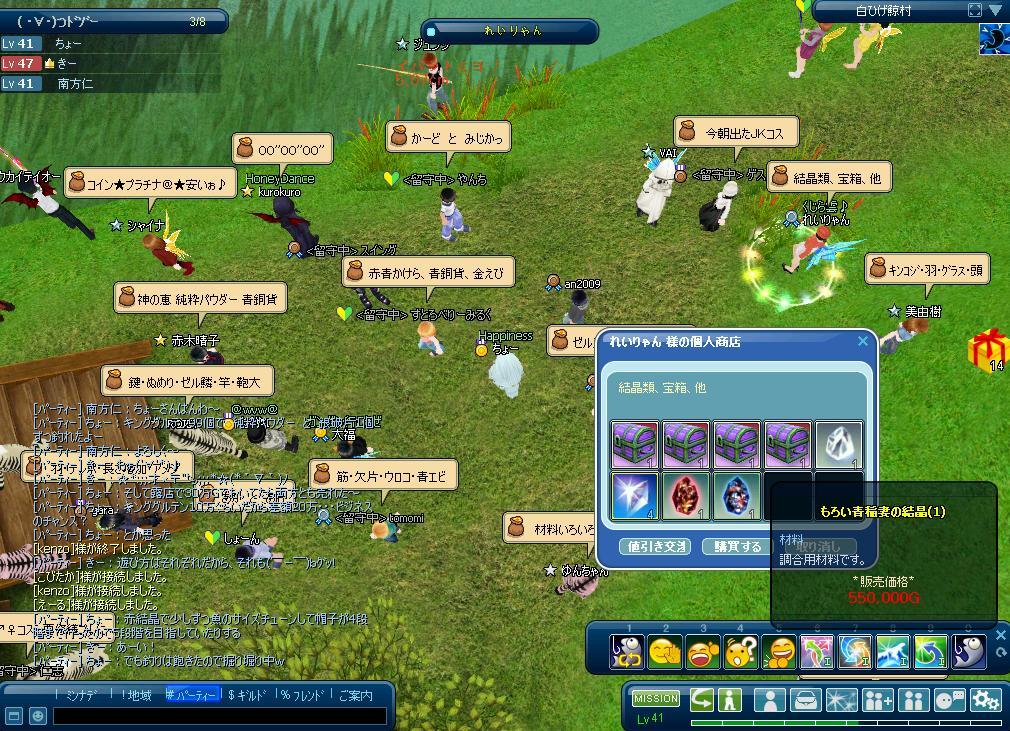Viewport: 1010px width, 731px height.
Task: Open the chat bubble community icon
Action: pos(949,699)
